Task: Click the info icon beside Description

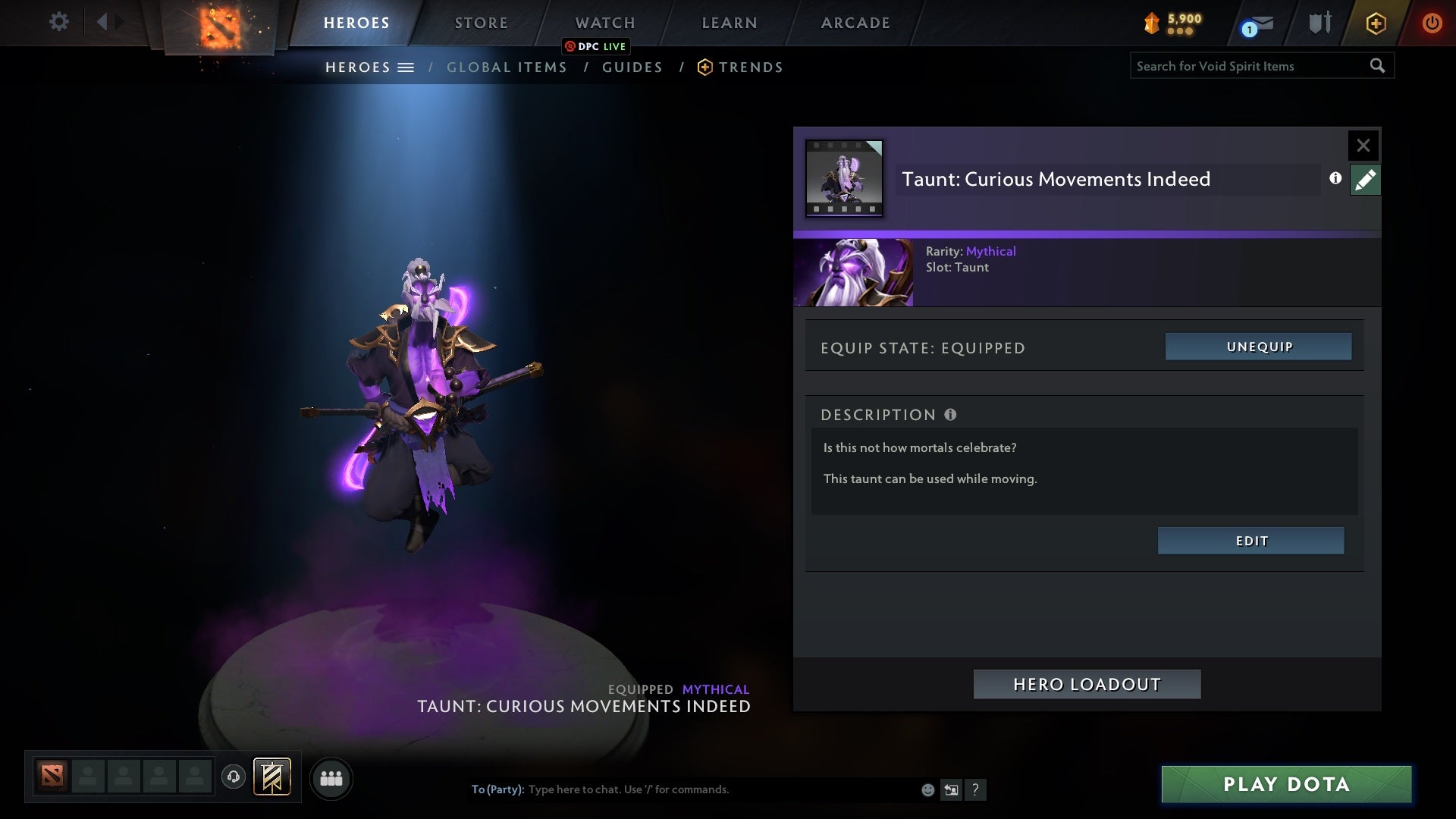Action: click(950, 414)
